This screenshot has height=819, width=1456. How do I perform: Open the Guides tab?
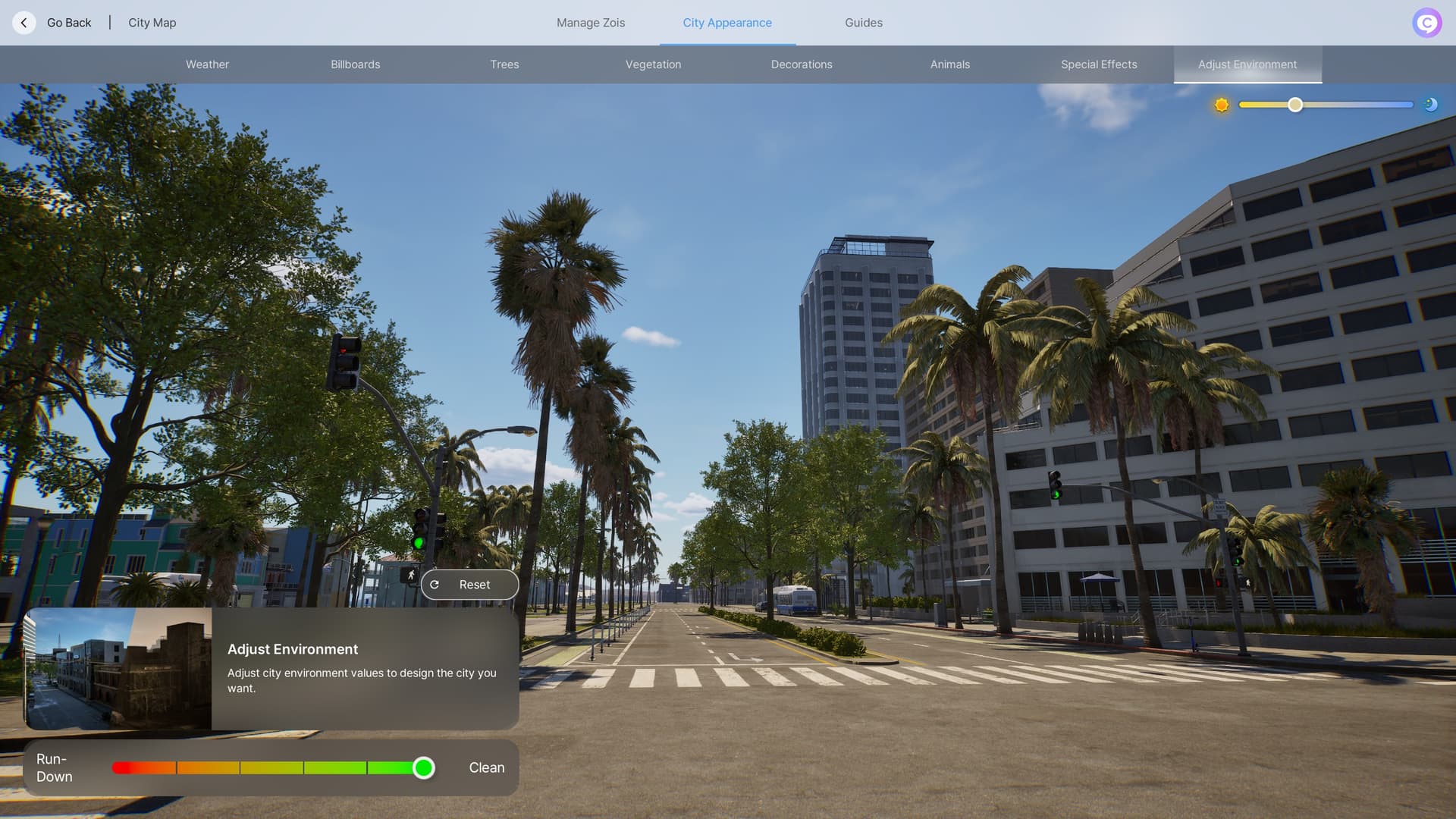click(864, 23)
